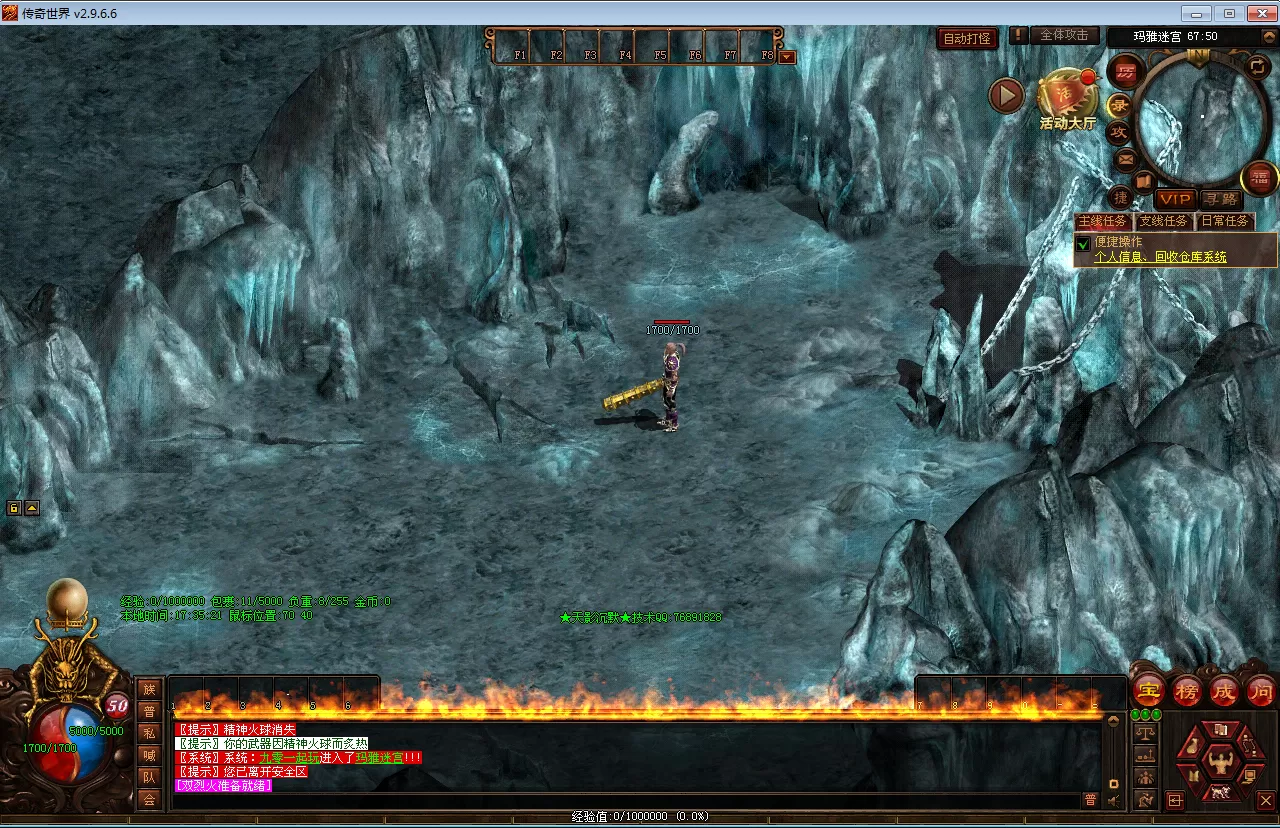Toggle the 自动打怪 auto-fight button

point(967,39)
